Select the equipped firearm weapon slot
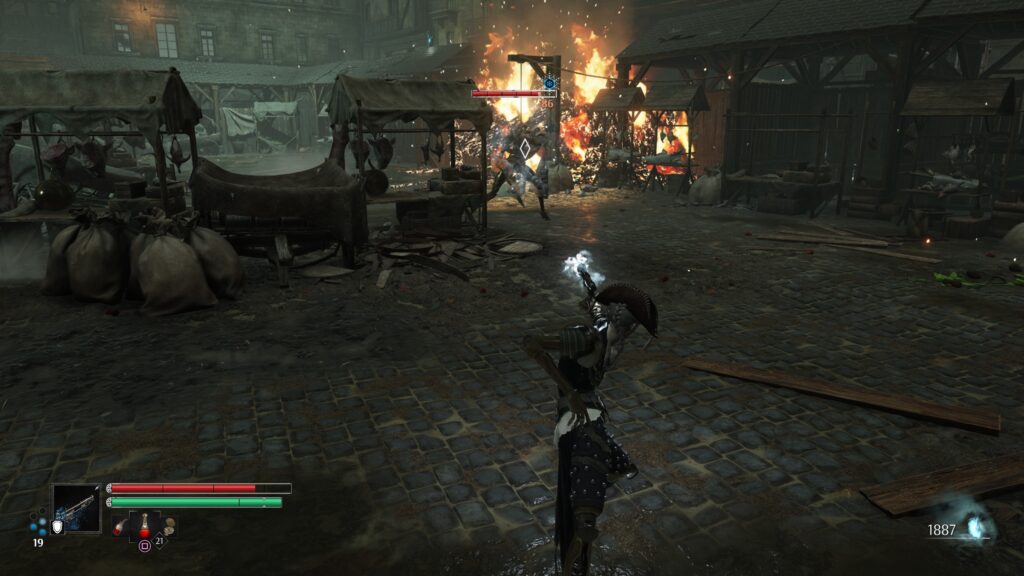The height and width of the screenshot is (576, 1024). point(77,507)
